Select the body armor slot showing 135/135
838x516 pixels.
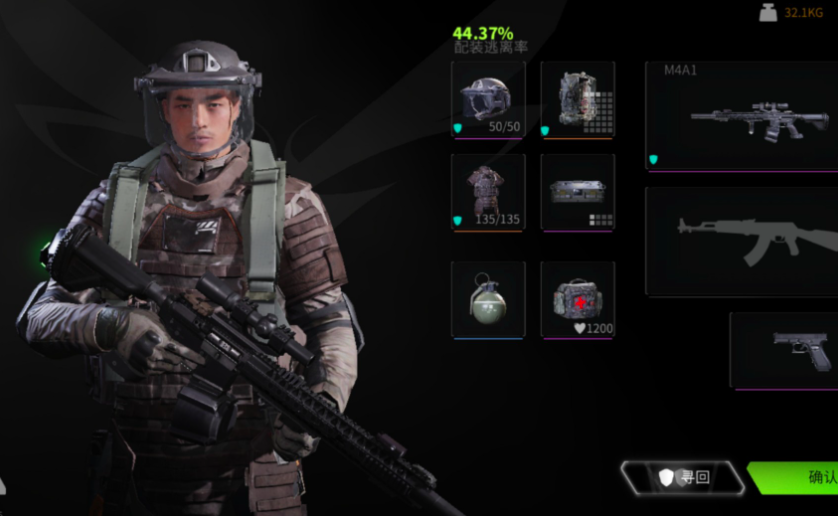tap(488, 192)
